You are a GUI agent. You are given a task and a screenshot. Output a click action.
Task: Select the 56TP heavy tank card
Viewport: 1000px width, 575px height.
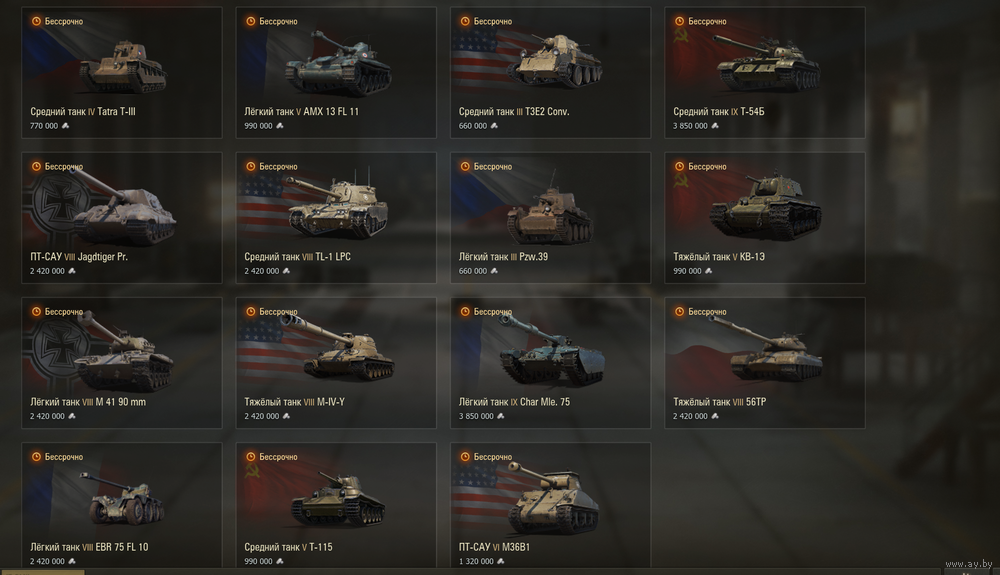(x=765, y=362)
